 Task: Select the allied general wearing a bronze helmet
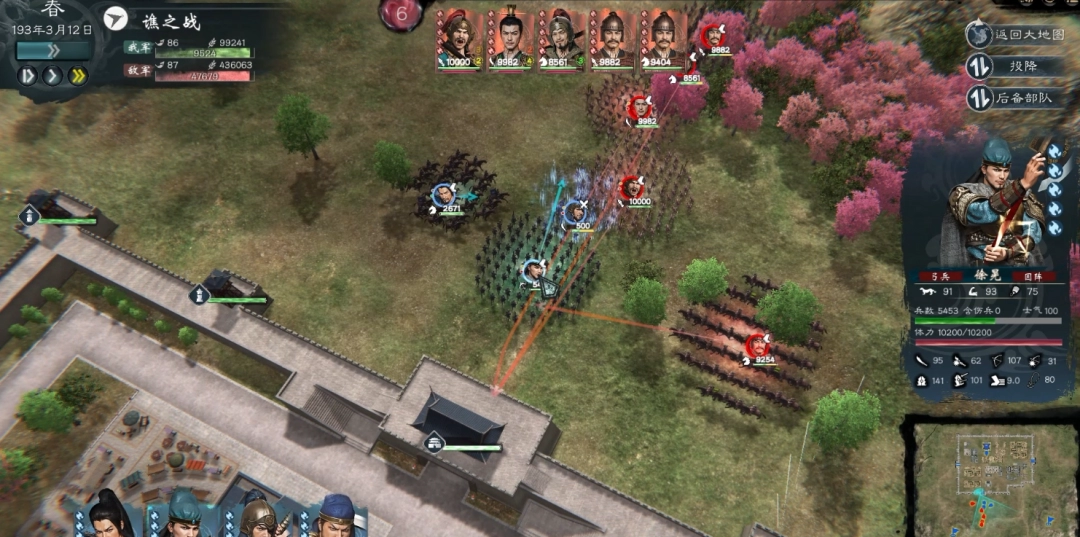pyautogui.click(x=256, y=515)
